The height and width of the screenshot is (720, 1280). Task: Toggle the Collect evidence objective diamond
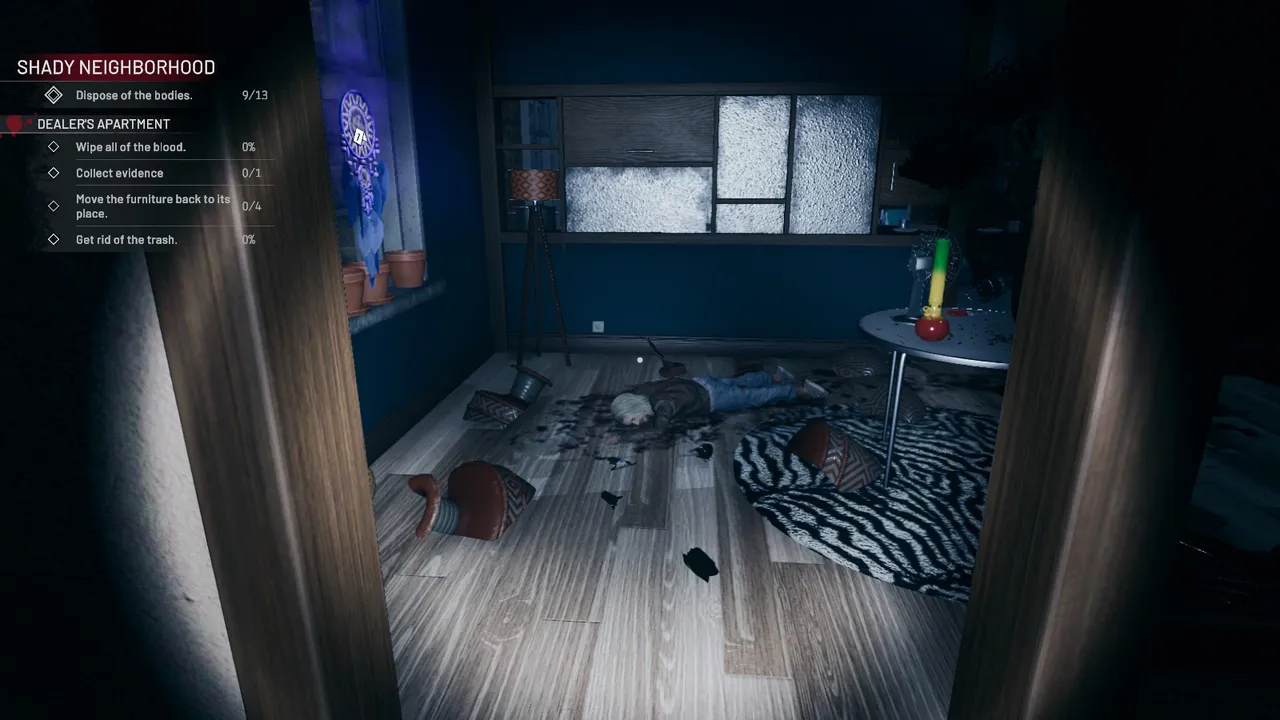55,173
